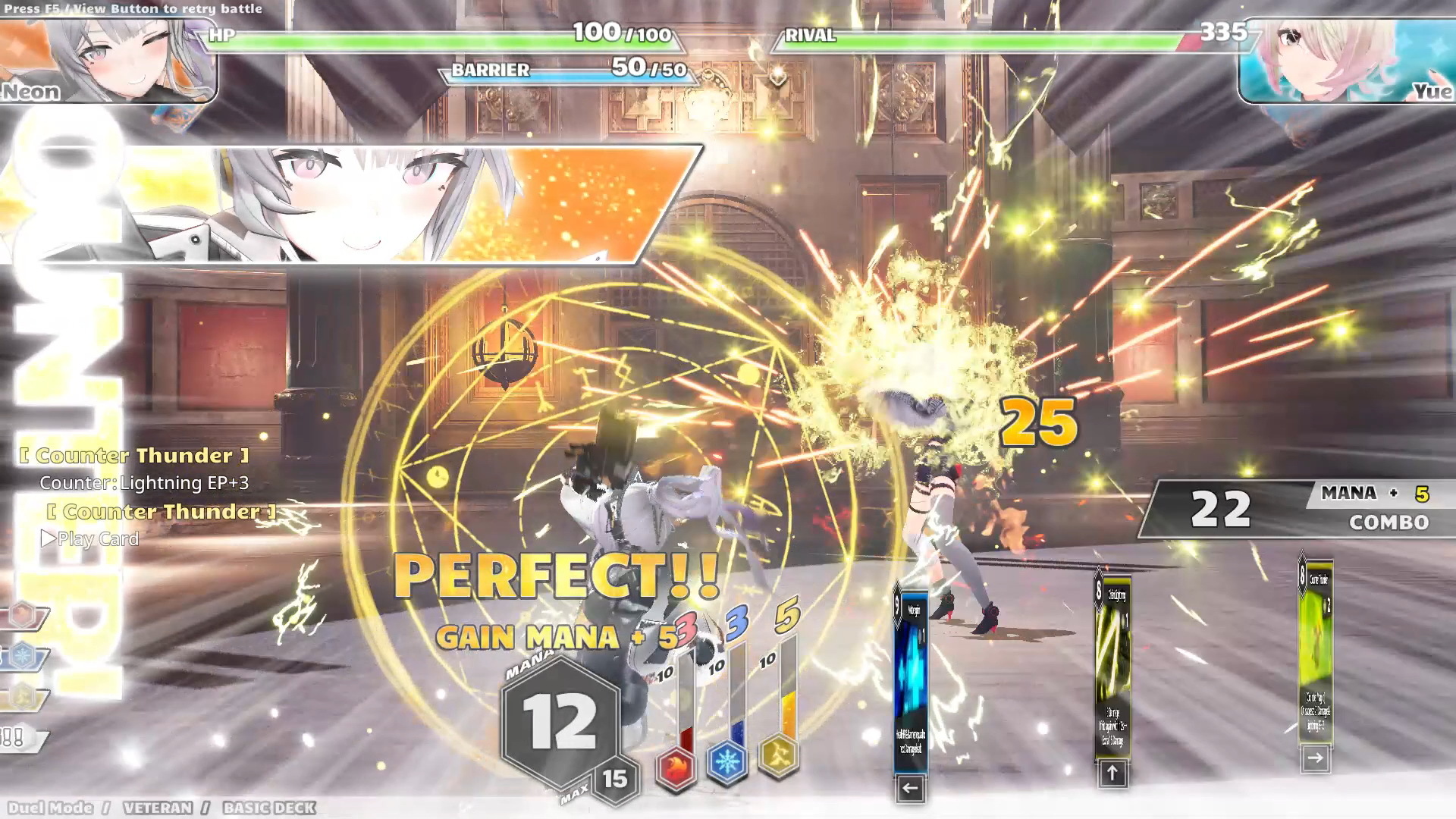The height and width of the screenshot is (819, 1456).
Task: Select the Chain Lightning card costing 8
Action: [1112, 667]
